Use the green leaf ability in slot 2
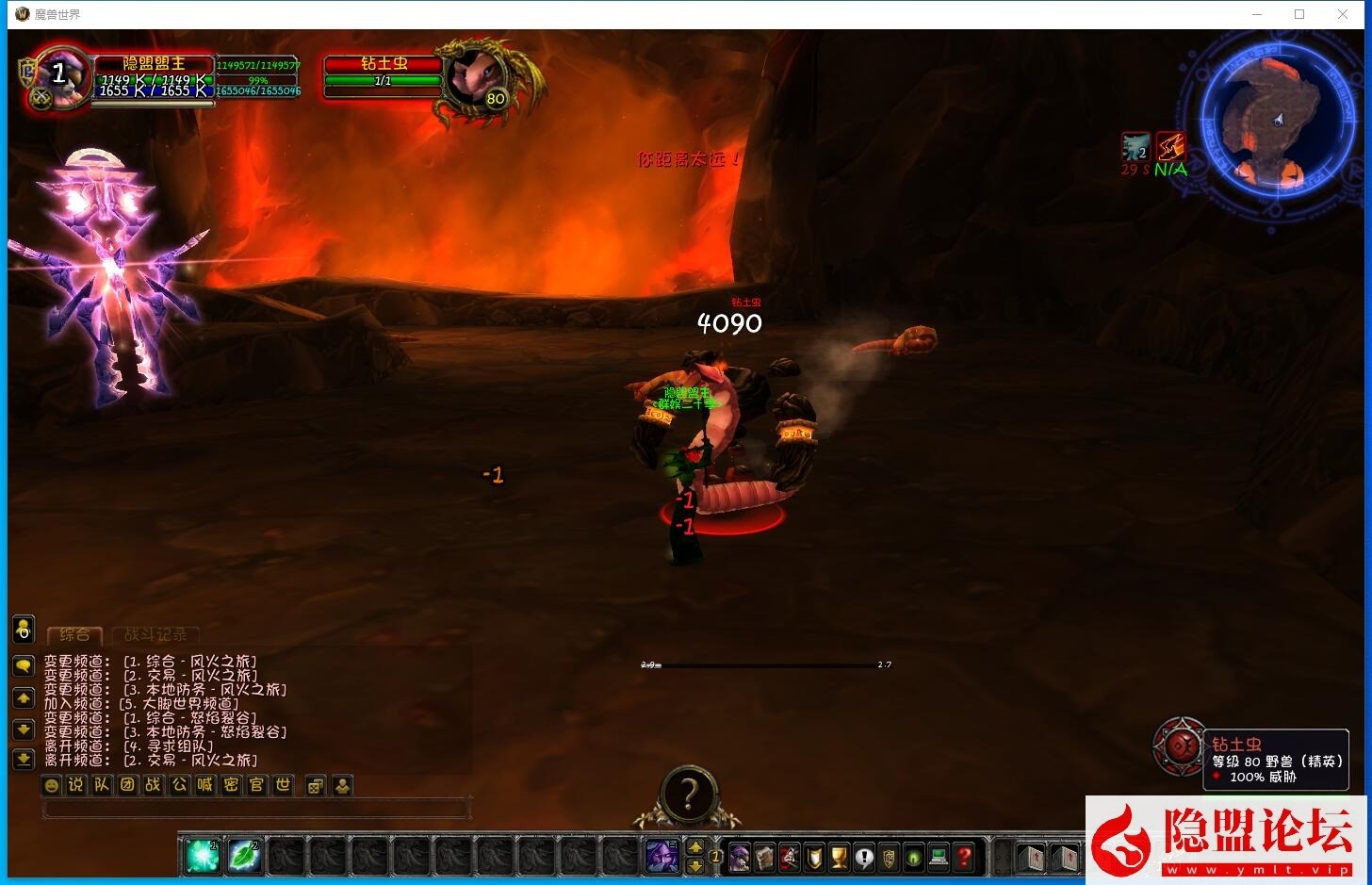The width and height of the screenshot is (1372, 885). point(245,856)
